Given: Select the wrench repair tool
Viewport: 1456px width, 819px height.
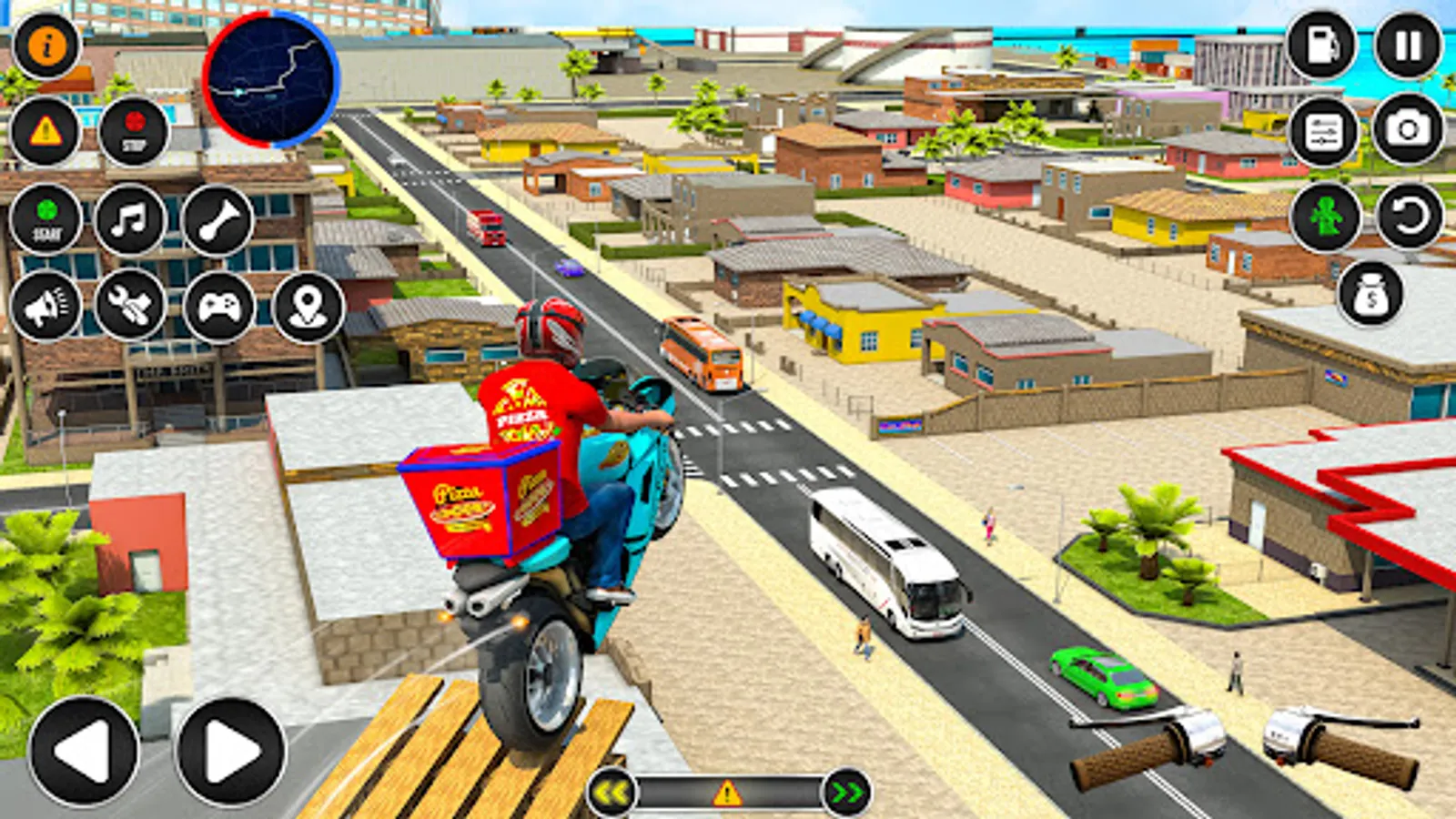Looking at the screenshot, I should click(131, 309).
